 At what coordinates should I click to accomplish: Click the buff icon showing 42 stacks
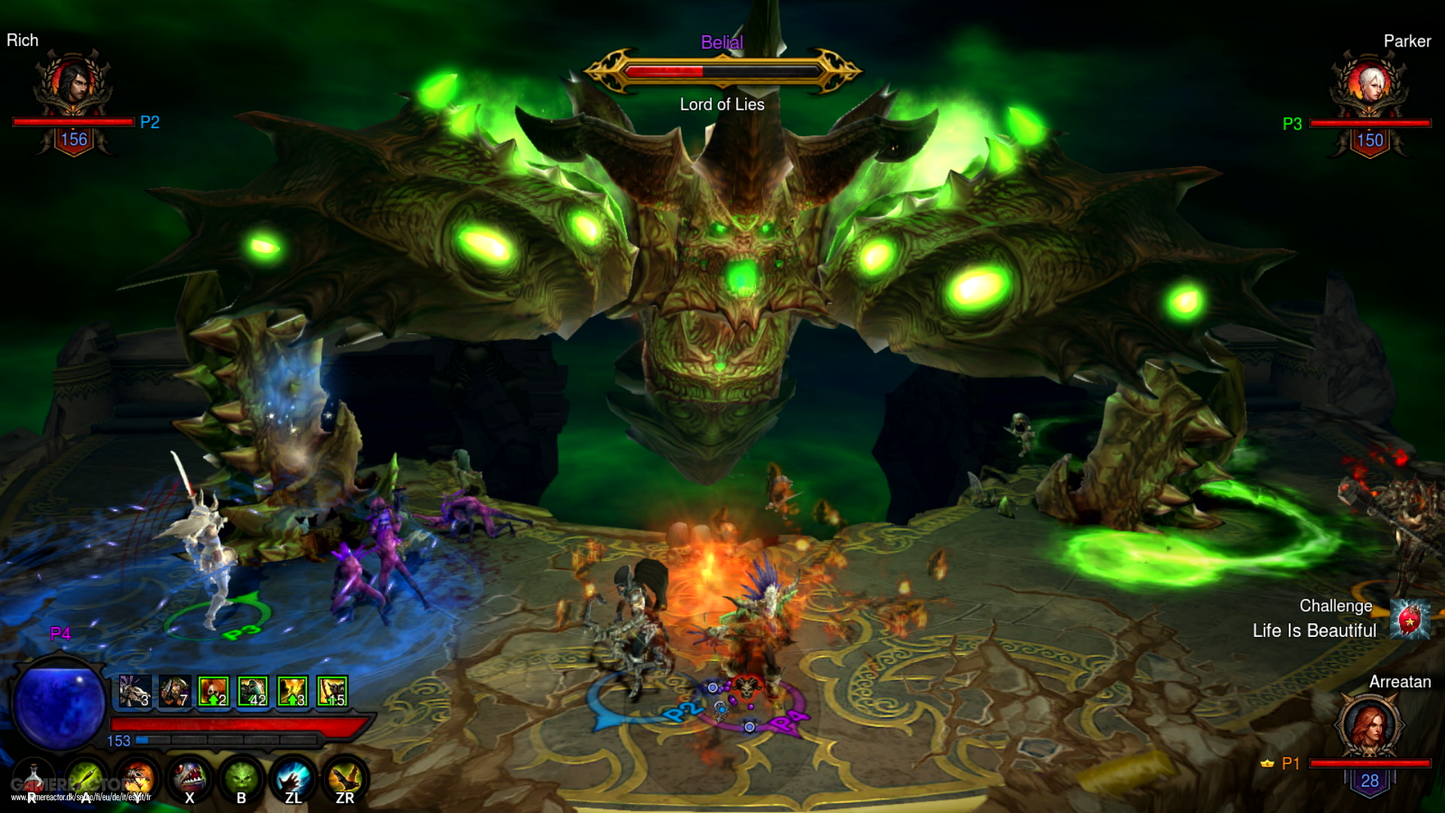click(252, 689)
